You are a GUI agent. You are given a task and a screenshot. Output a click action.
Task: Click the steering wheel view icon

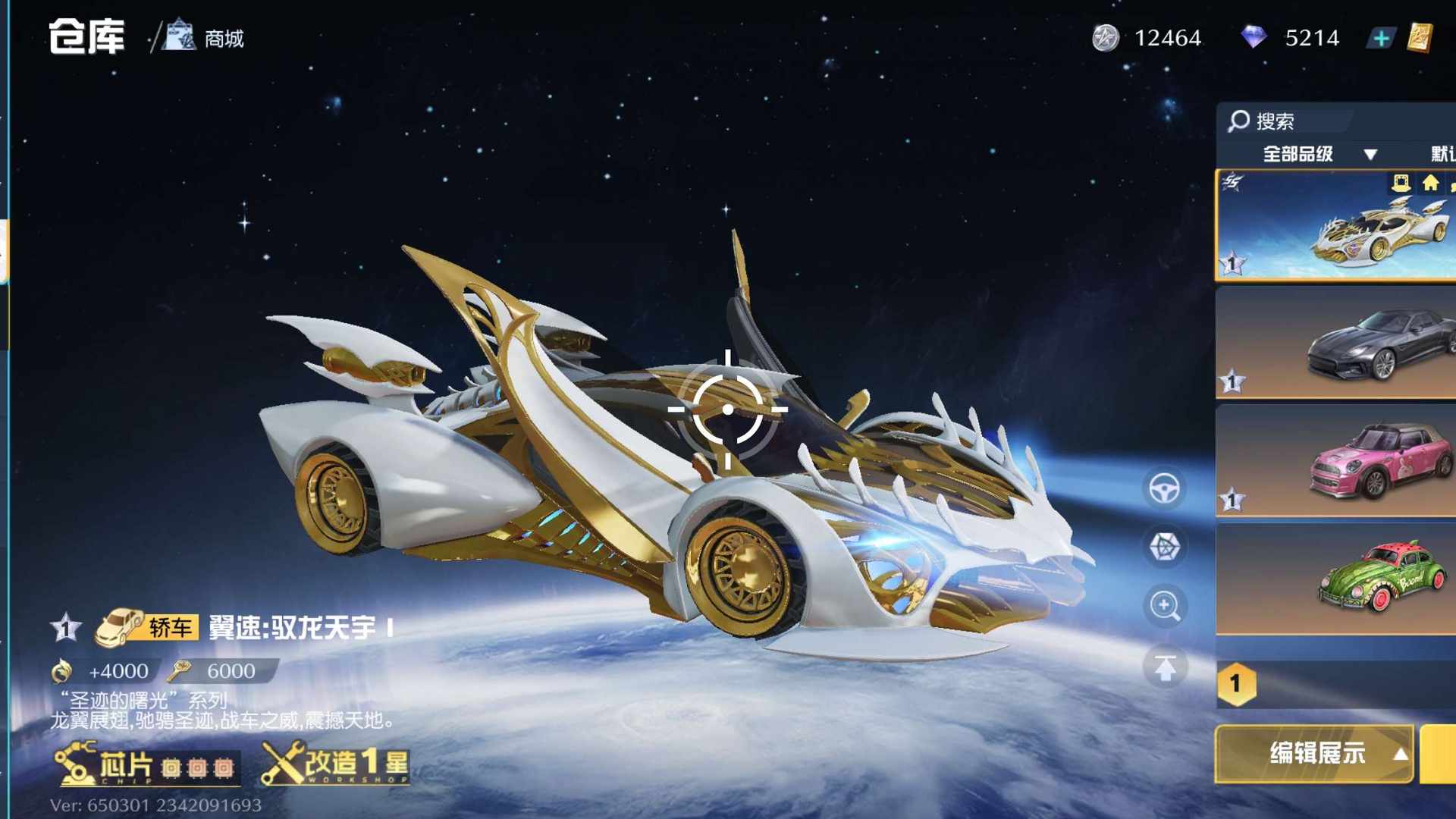pos(1164,489)
